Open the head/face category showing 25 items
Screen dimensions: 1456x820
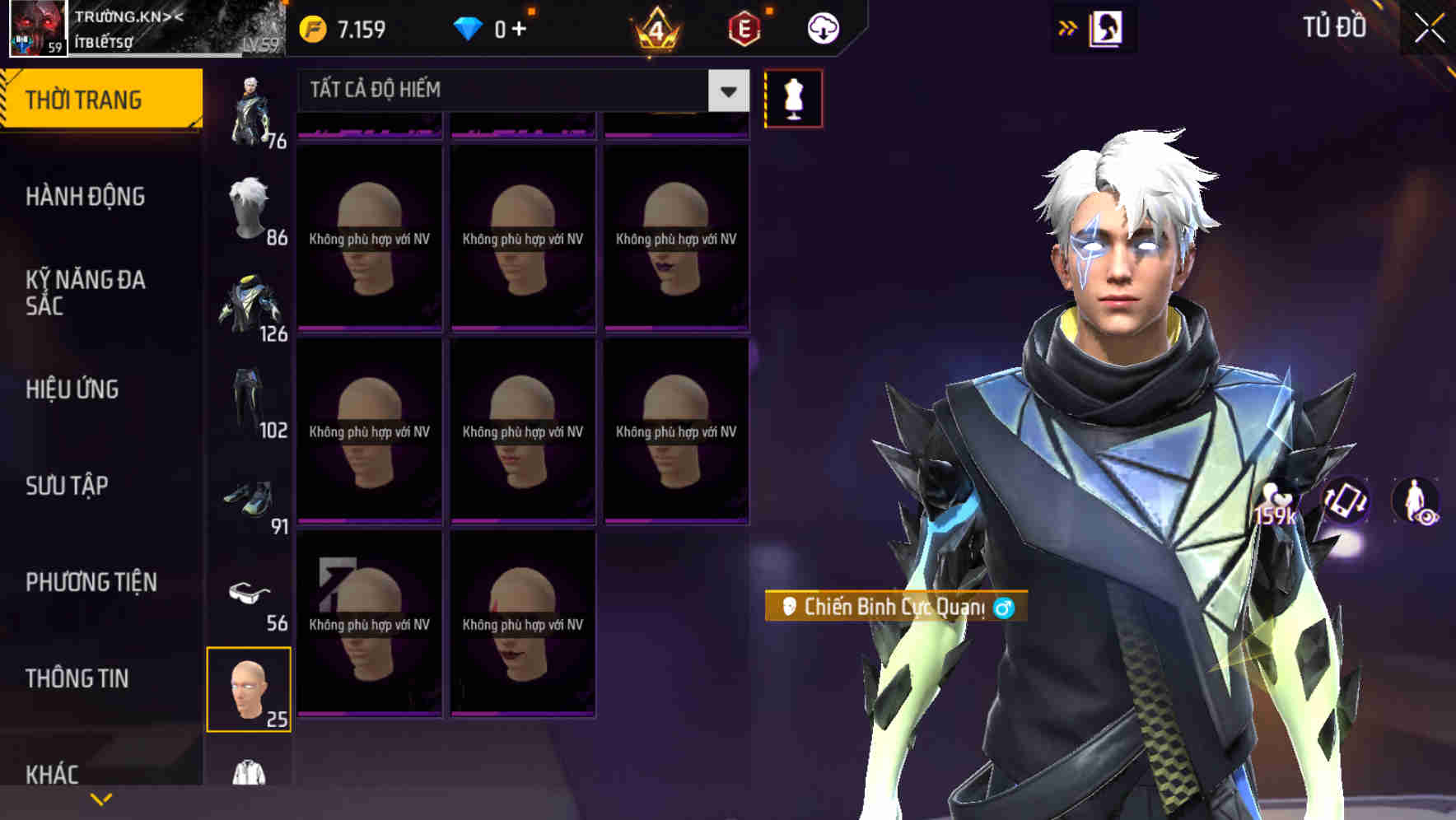(x=250, y=687)
